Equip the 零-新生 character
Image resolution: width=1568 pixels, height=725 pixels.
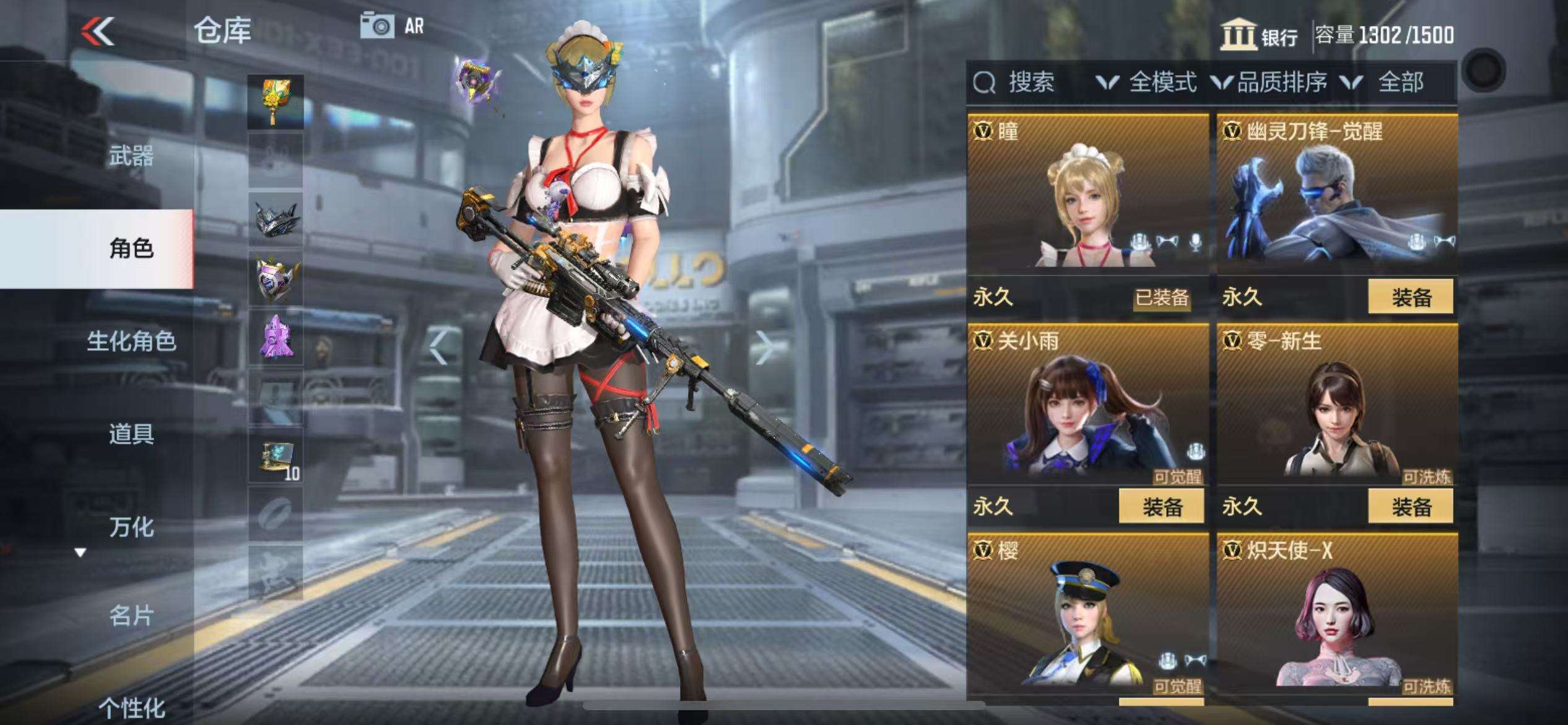click(x=1410, y=507)
